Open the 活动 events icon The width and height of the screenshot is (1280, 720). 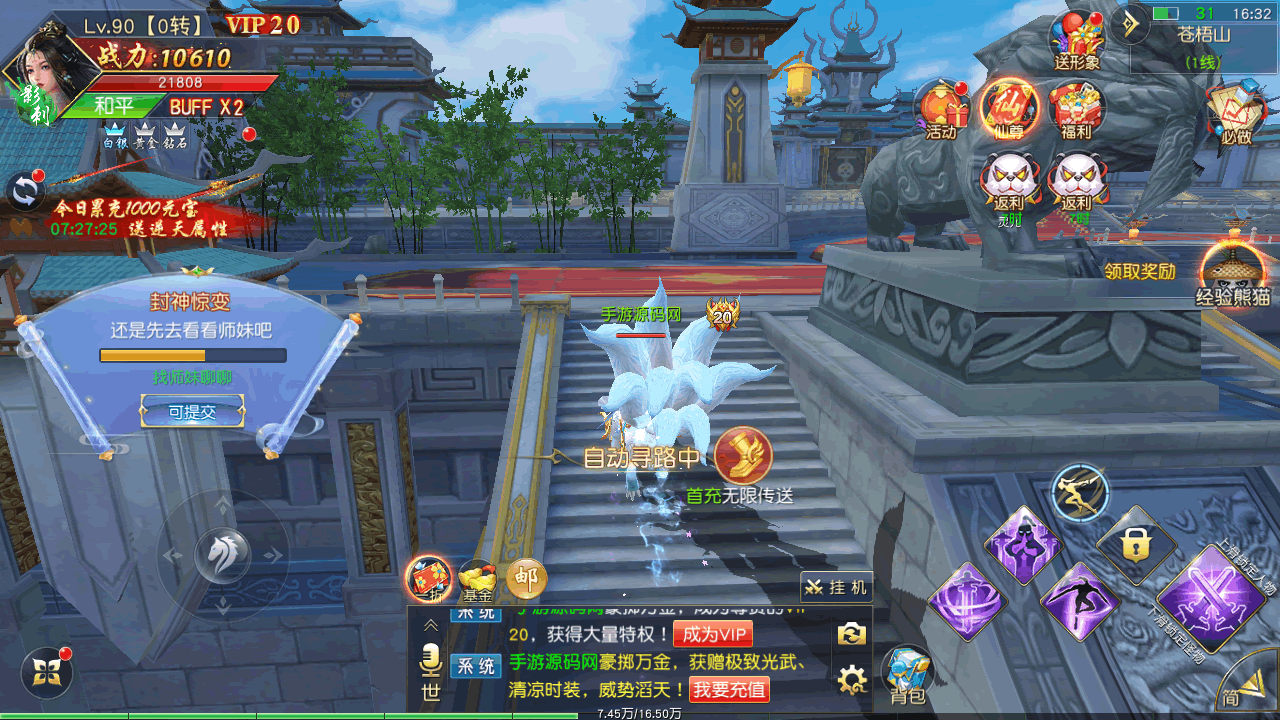pos(941,108)
